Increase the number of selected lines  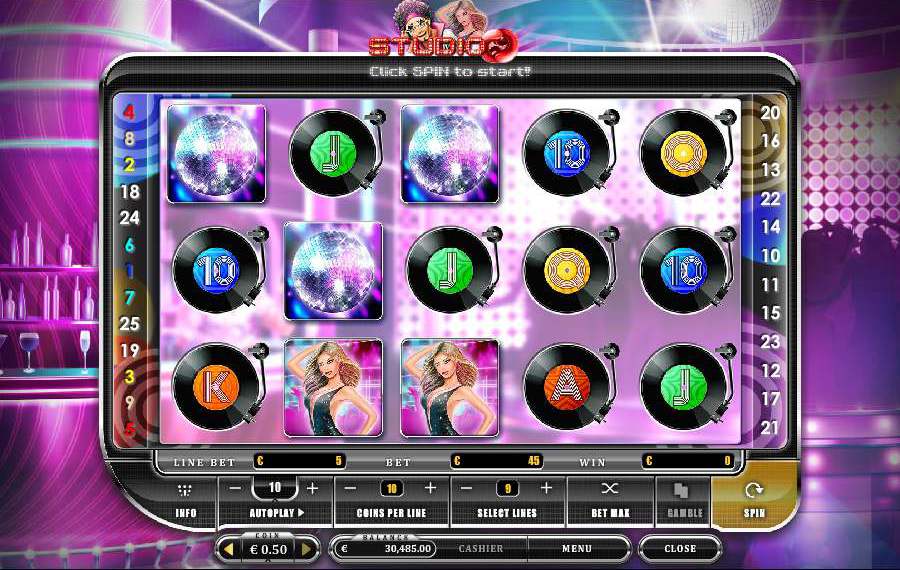point(546,488)
